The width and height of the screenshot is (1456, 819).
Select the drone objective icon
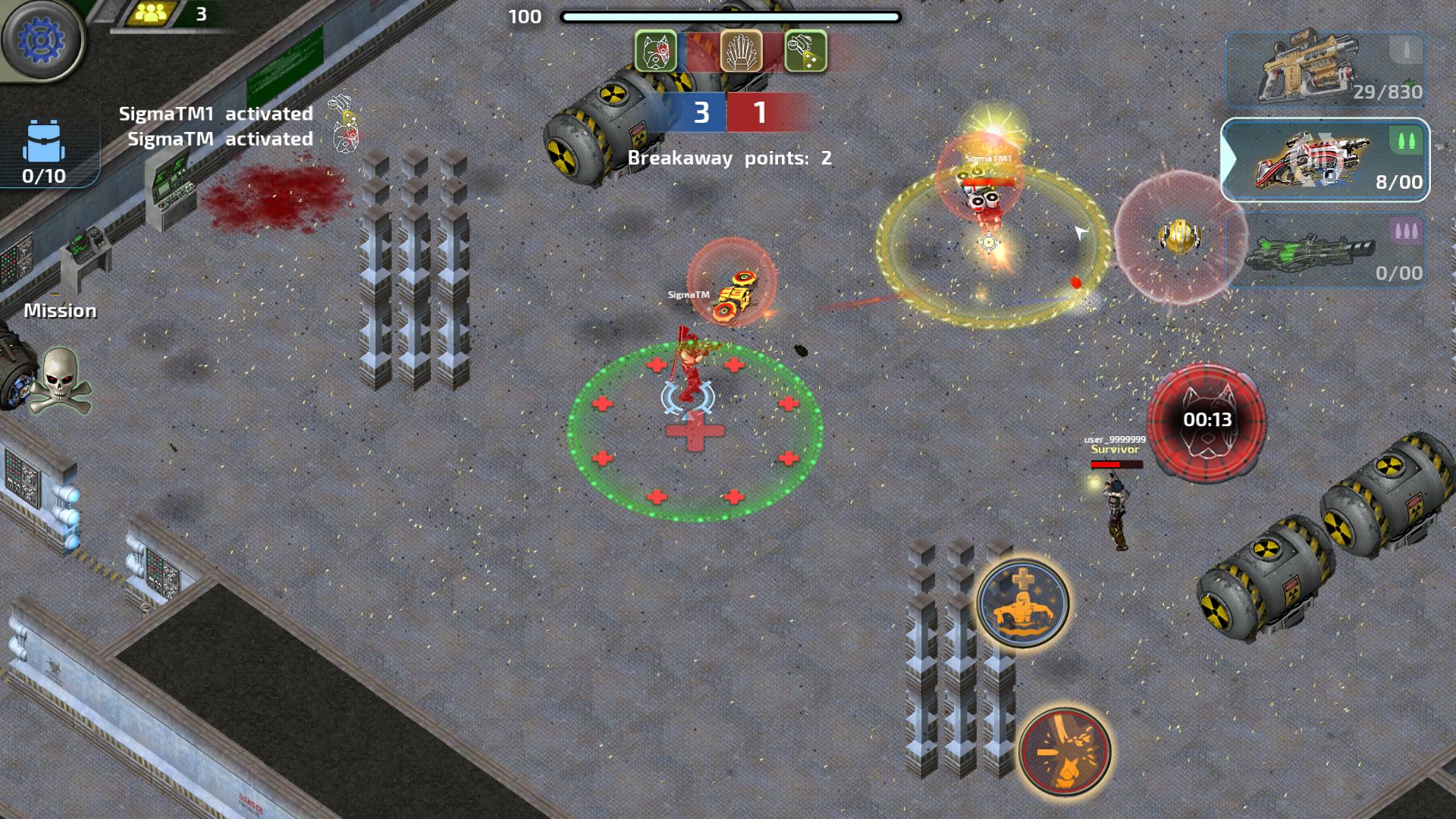[x=805, y=52]
